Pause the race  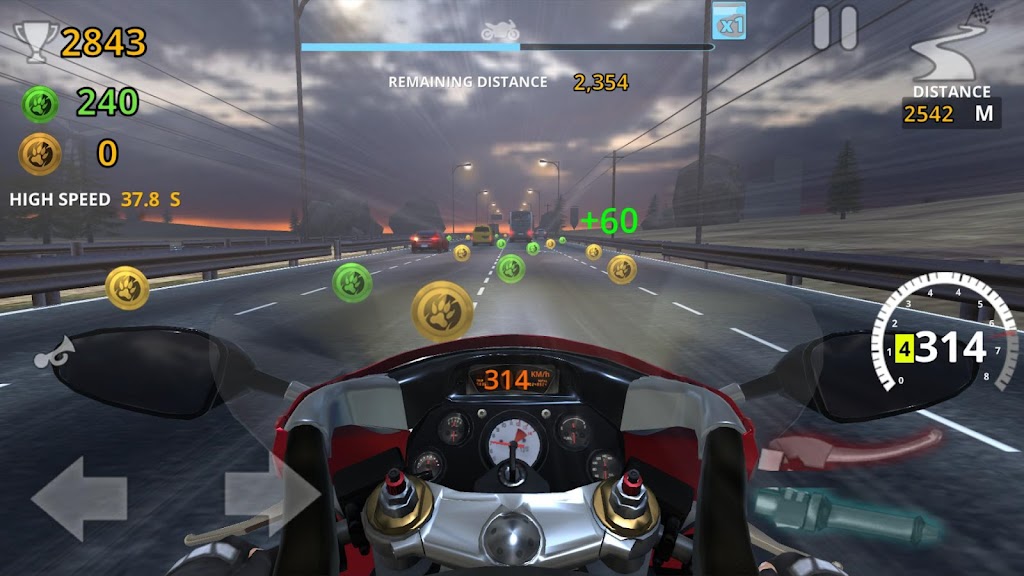tap(835, 28)
